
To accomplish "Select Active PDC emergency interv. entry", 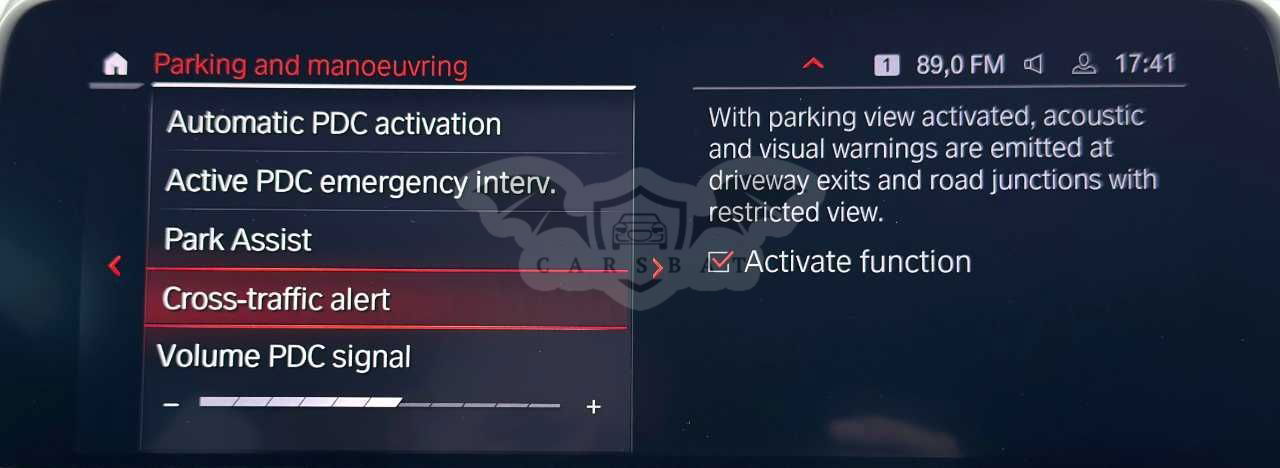I will (x=360, y=182).
